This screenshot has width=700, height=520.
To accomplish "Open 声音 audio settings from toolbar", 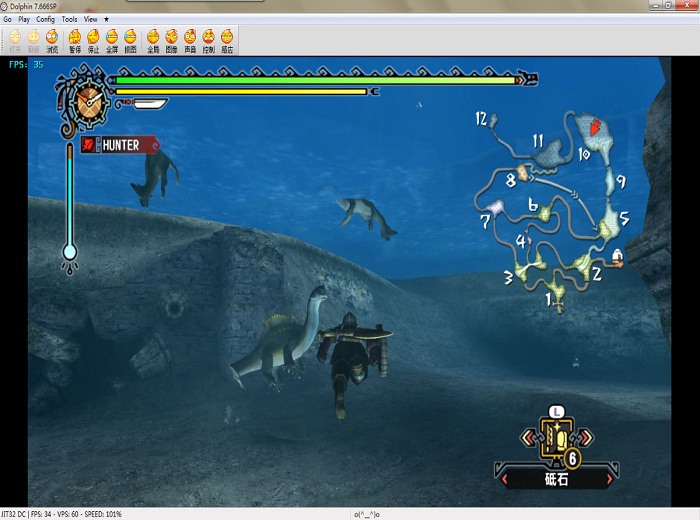I will (x=189, y=40).
